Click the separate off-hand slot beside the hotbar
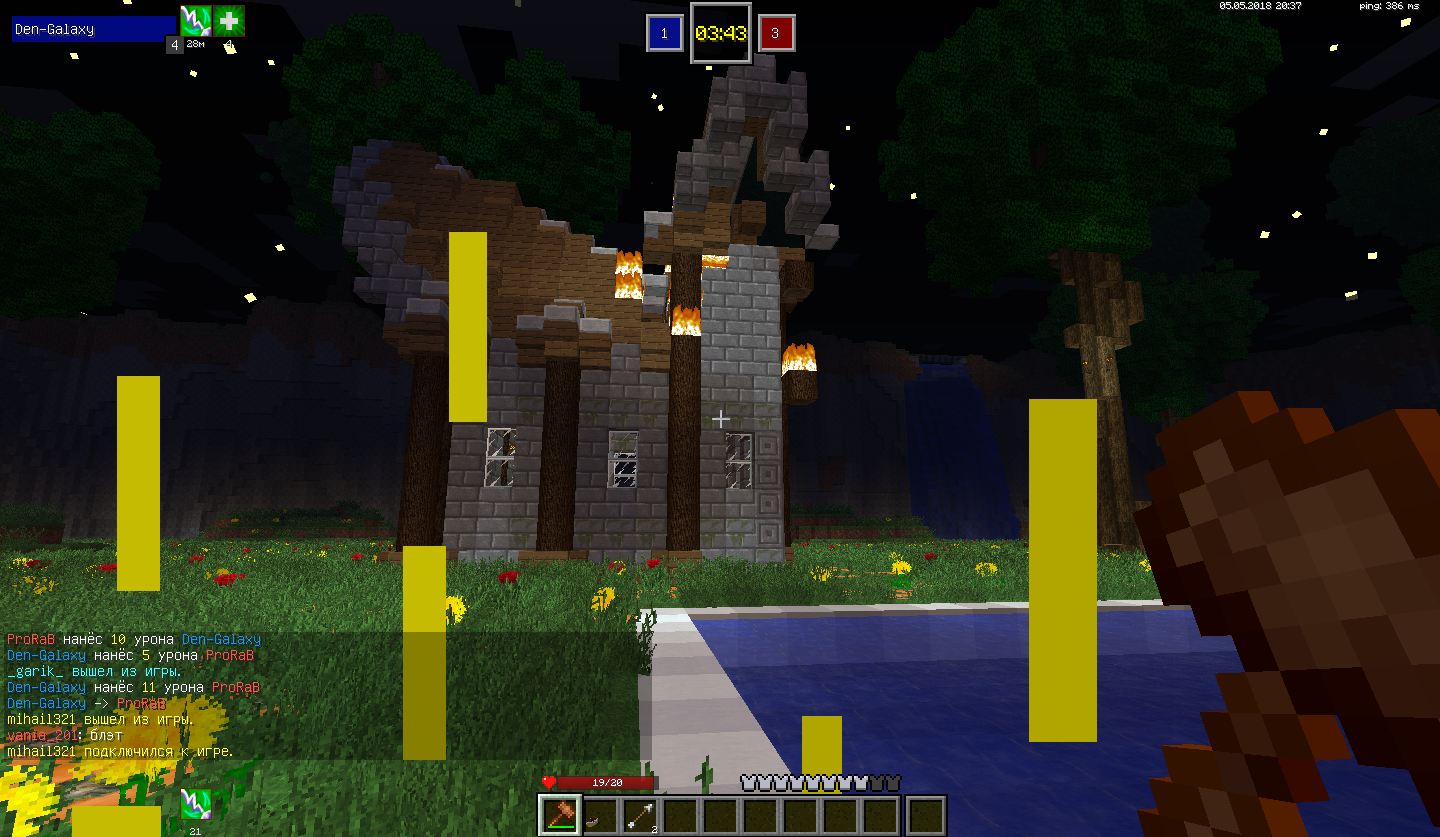Image resolution: width=1440 pixels, height=837 pixels. point(927,815)
